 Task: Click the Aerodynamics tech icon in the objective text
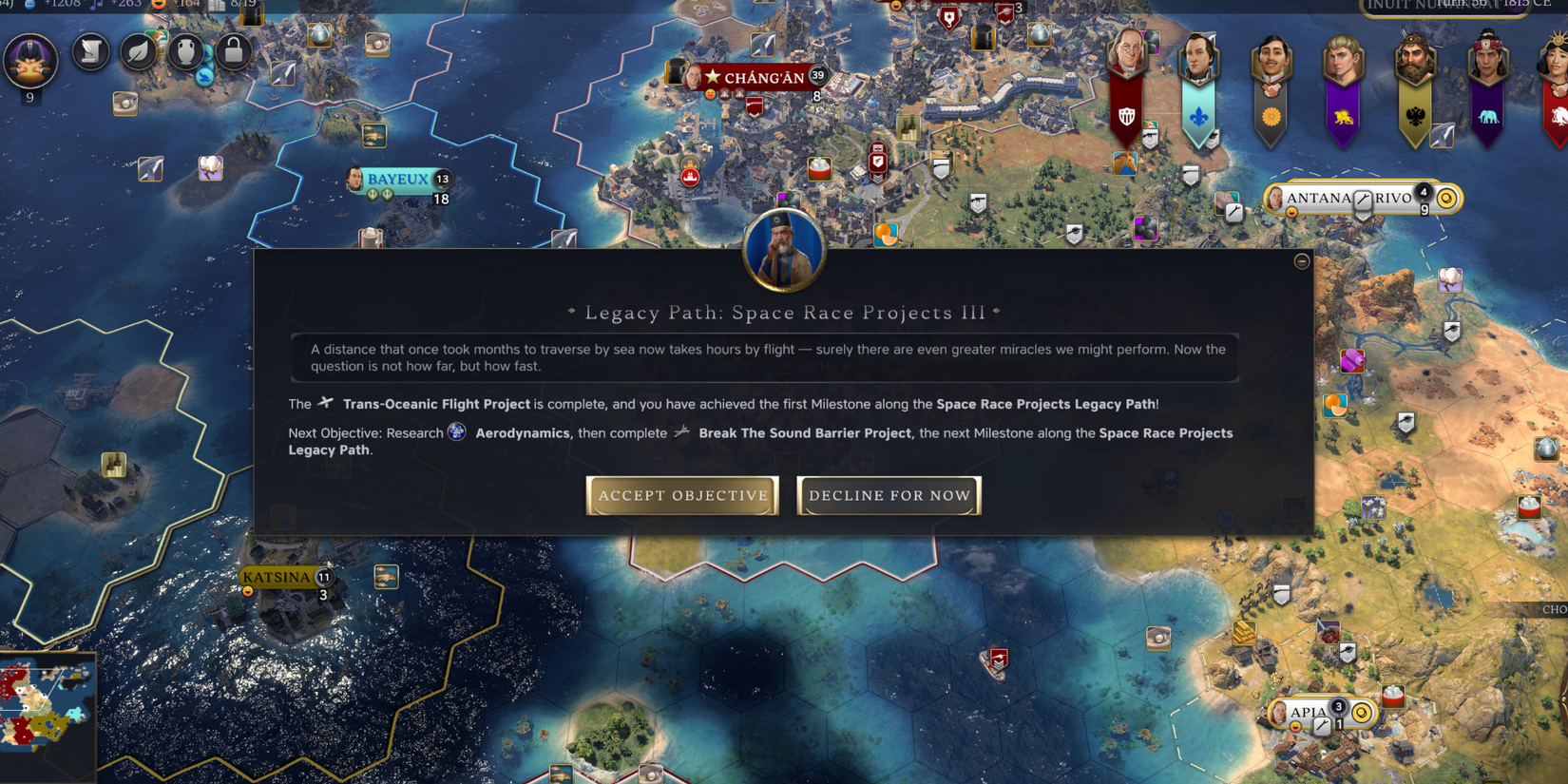click(x=457, y=432)
